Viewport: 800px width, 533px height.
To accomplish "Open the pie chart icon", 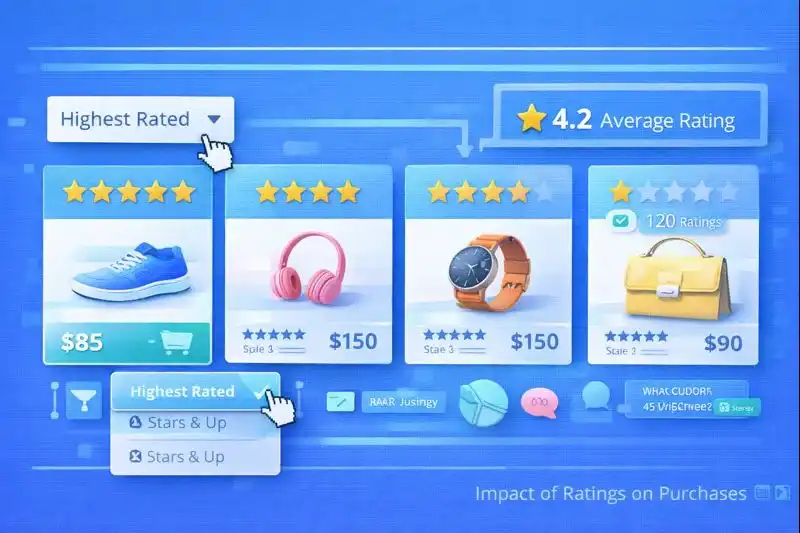I will (x=483, y=402).
